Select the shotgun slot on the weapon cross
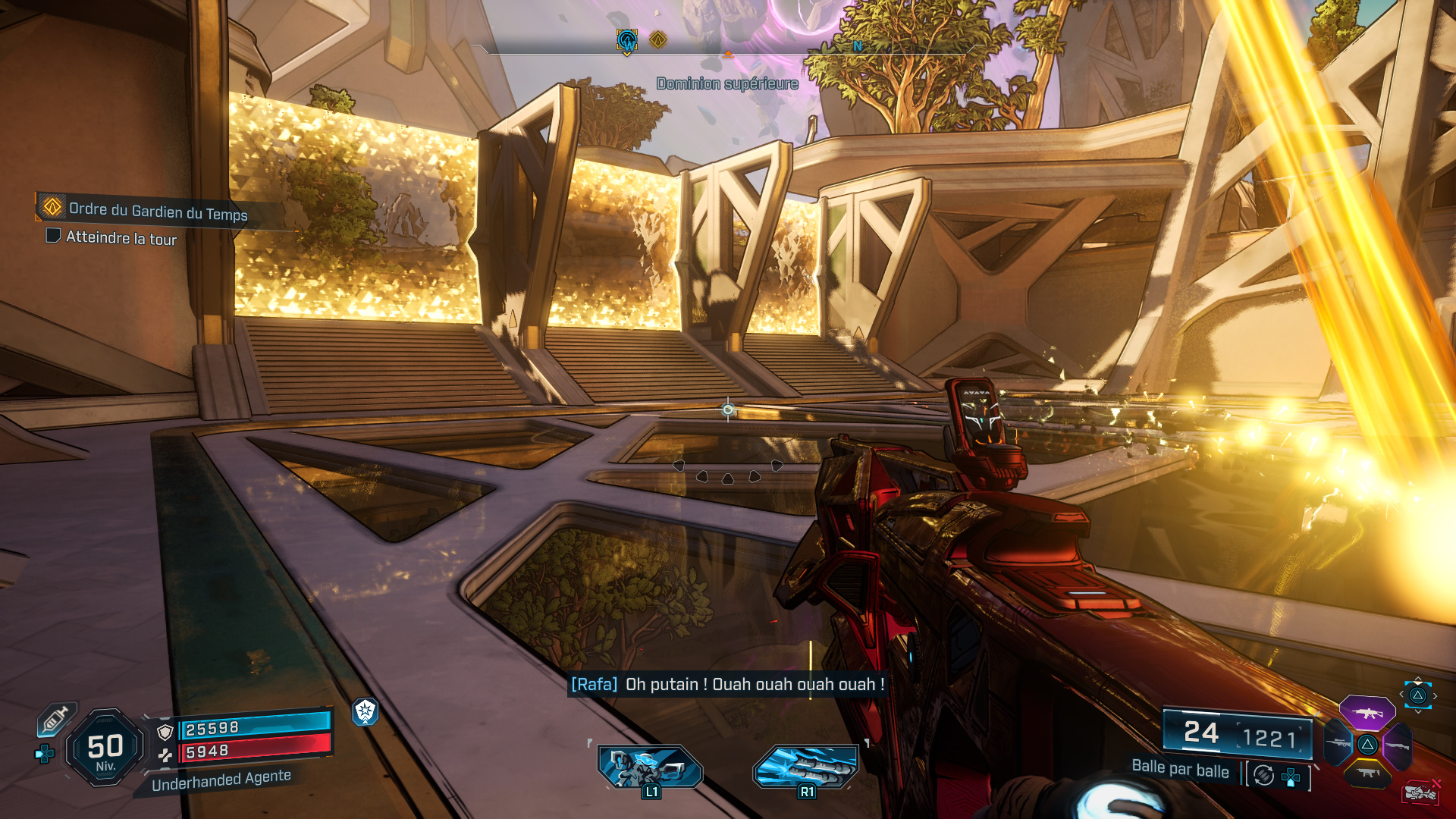This screenshot has height=819, width=1456. point(1397,745)
